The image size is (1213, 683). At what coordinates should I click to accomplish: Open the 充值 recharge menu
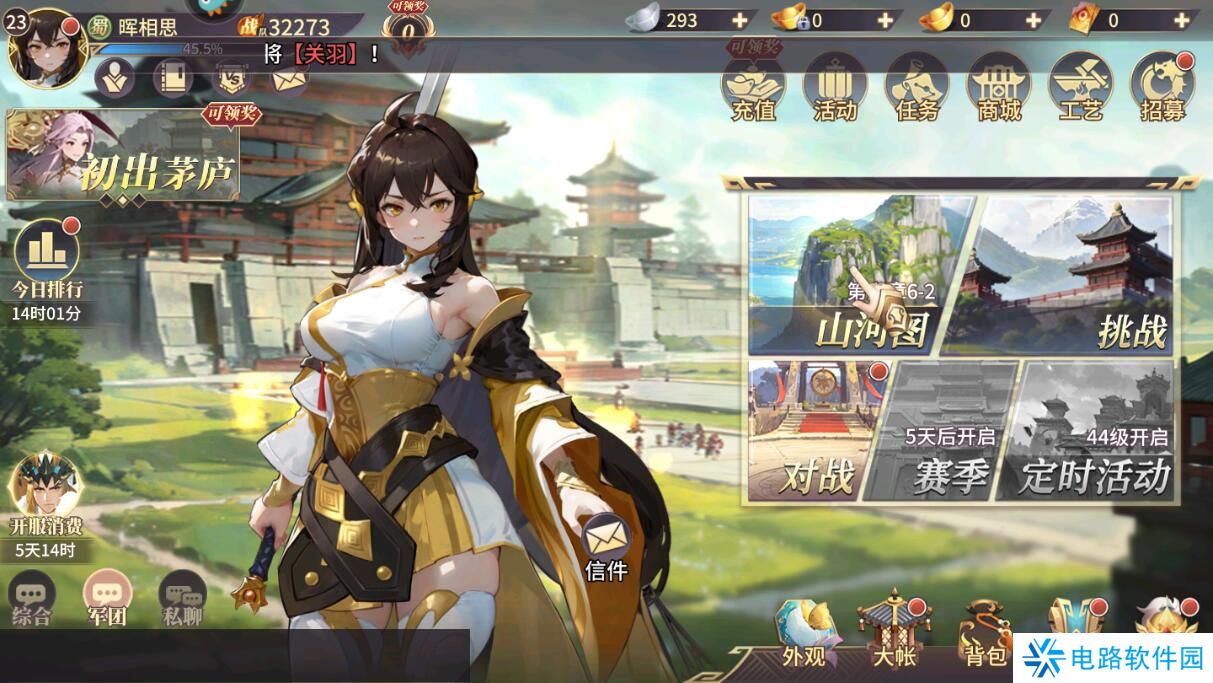pyautogui.click(x=753, y=87)
